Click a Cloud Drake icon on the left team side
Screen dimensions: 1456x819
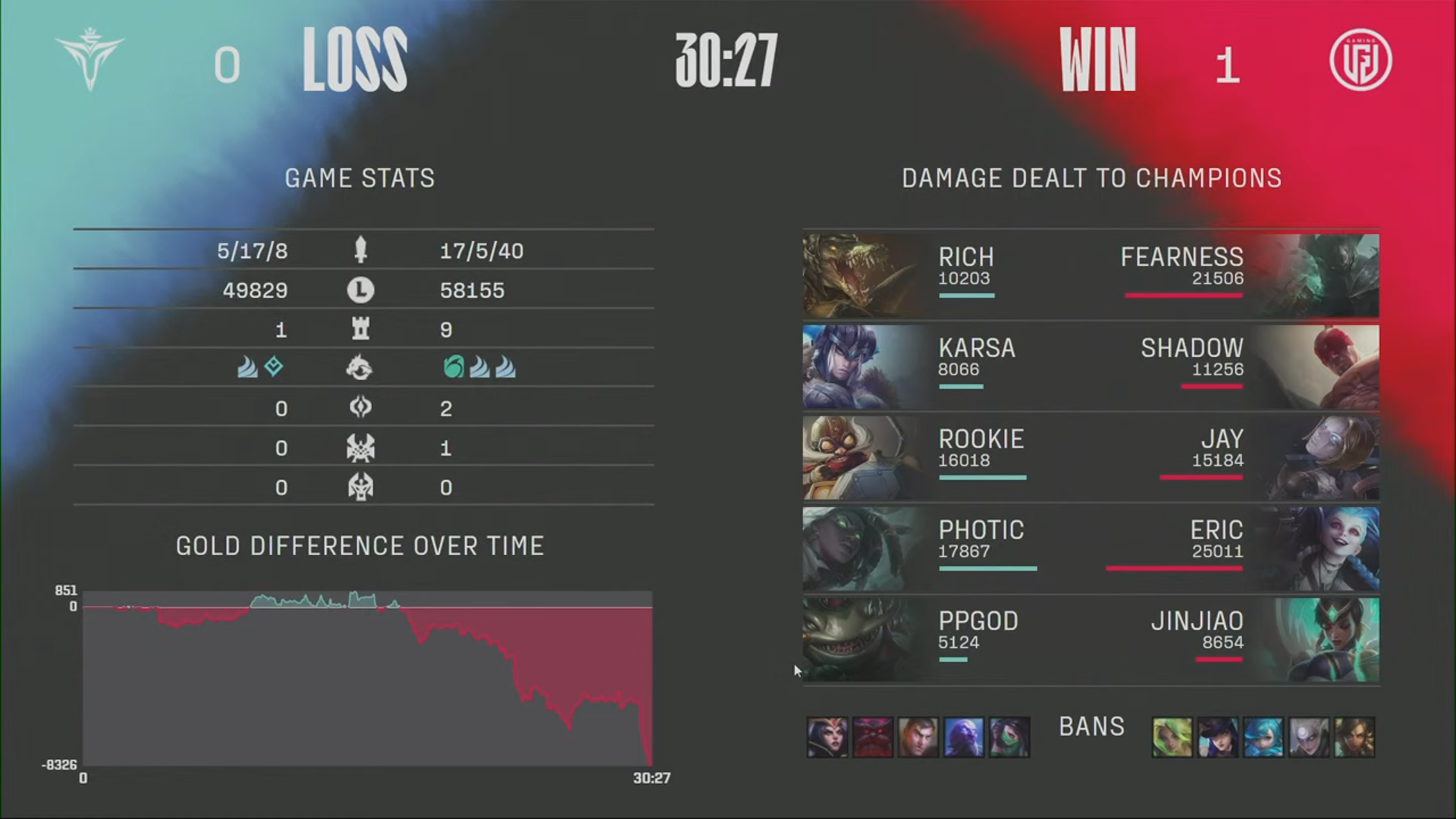coord(247,367)
